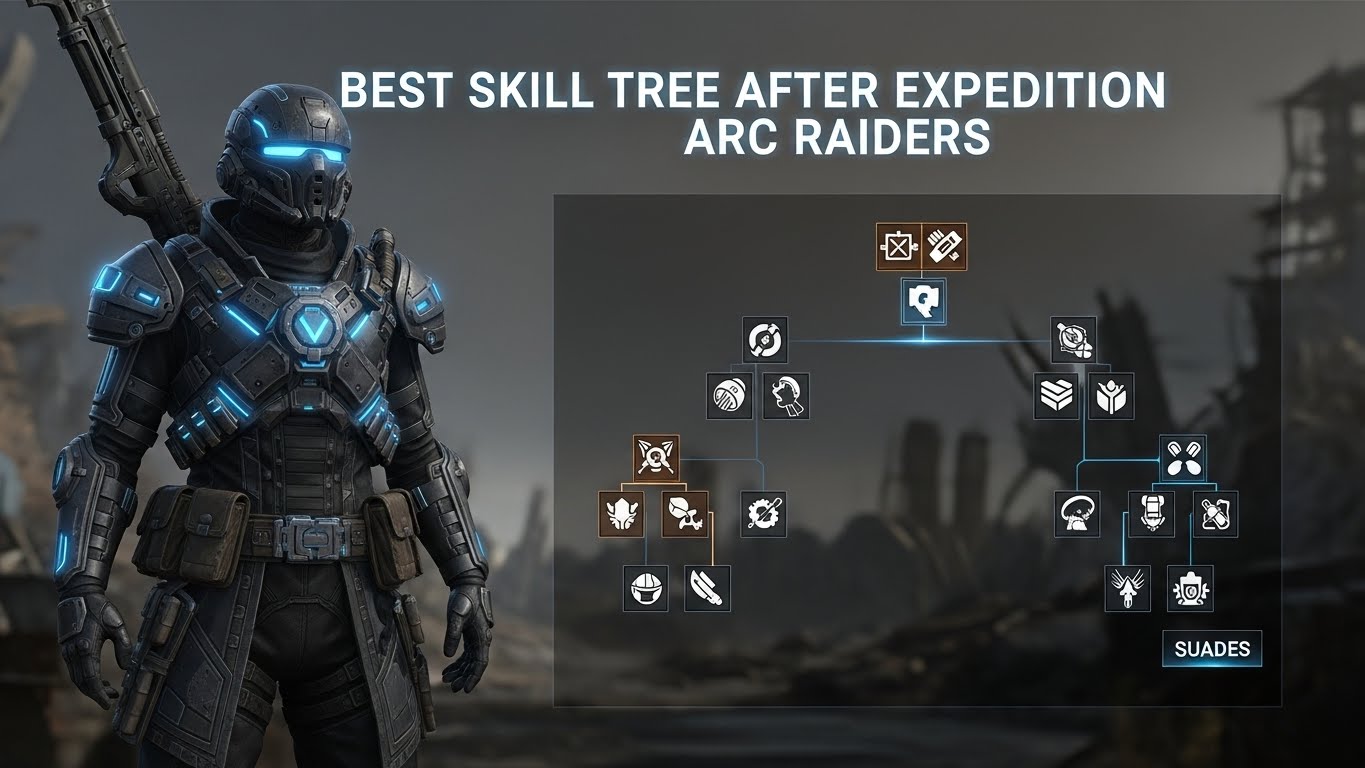This screenshot has width=1365, height=768.
Task: Click the helmet skill node
Action: 646,588
